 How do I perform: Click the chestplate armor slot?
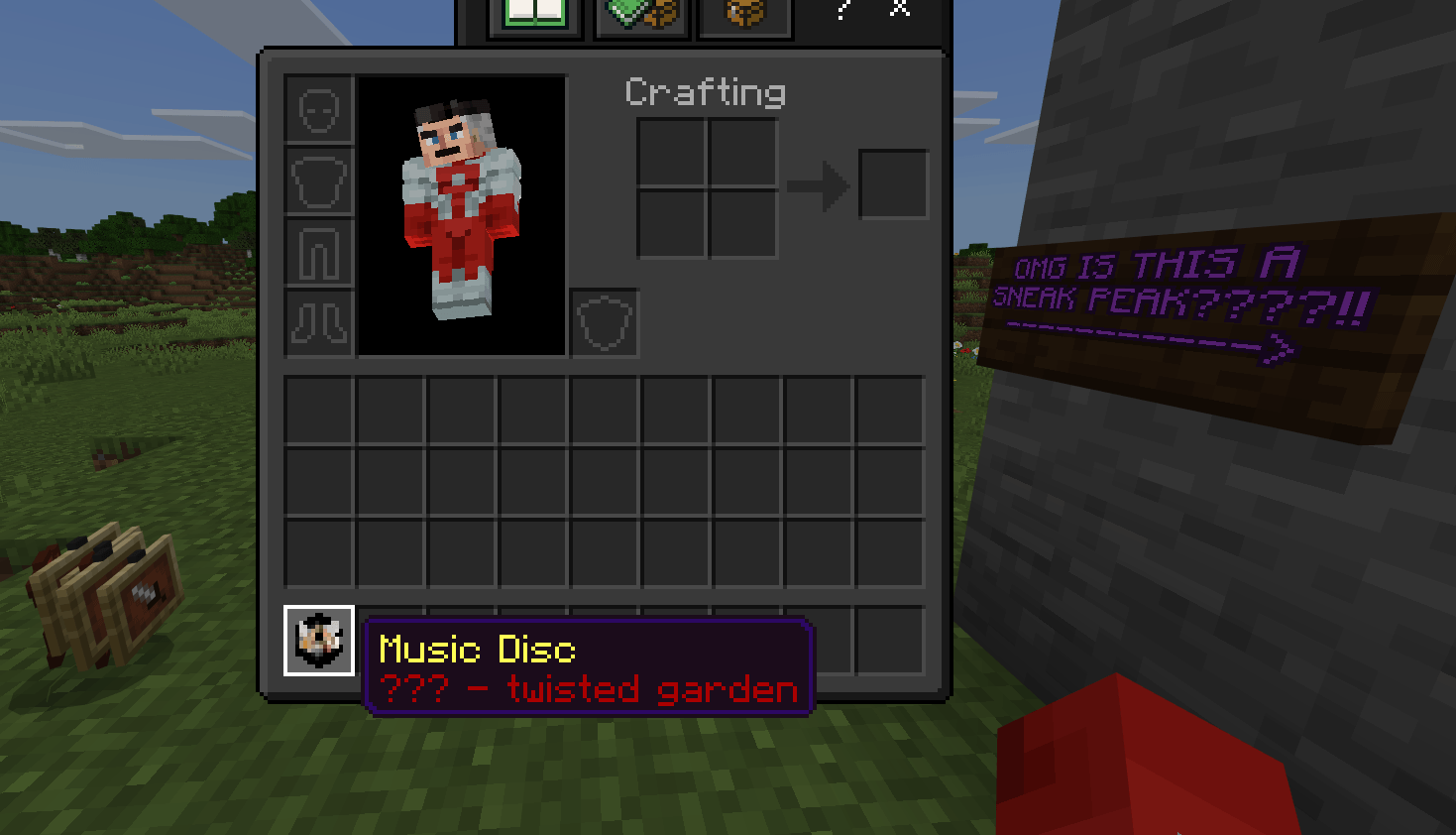coord(317,181)
